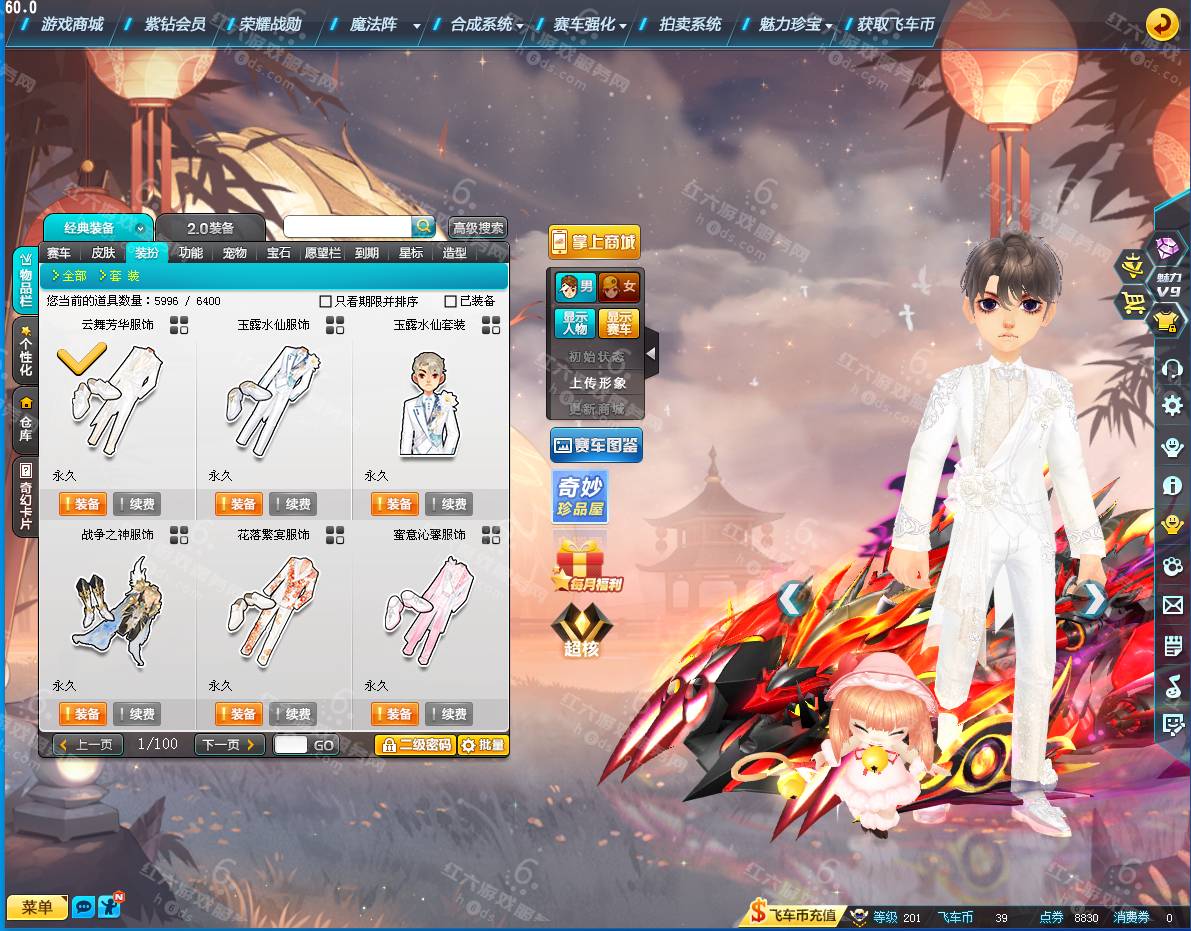Open the 高级搜索 advanced search
The height and width of the screenshot is (931, 1191).
click(x=478, y=228)
